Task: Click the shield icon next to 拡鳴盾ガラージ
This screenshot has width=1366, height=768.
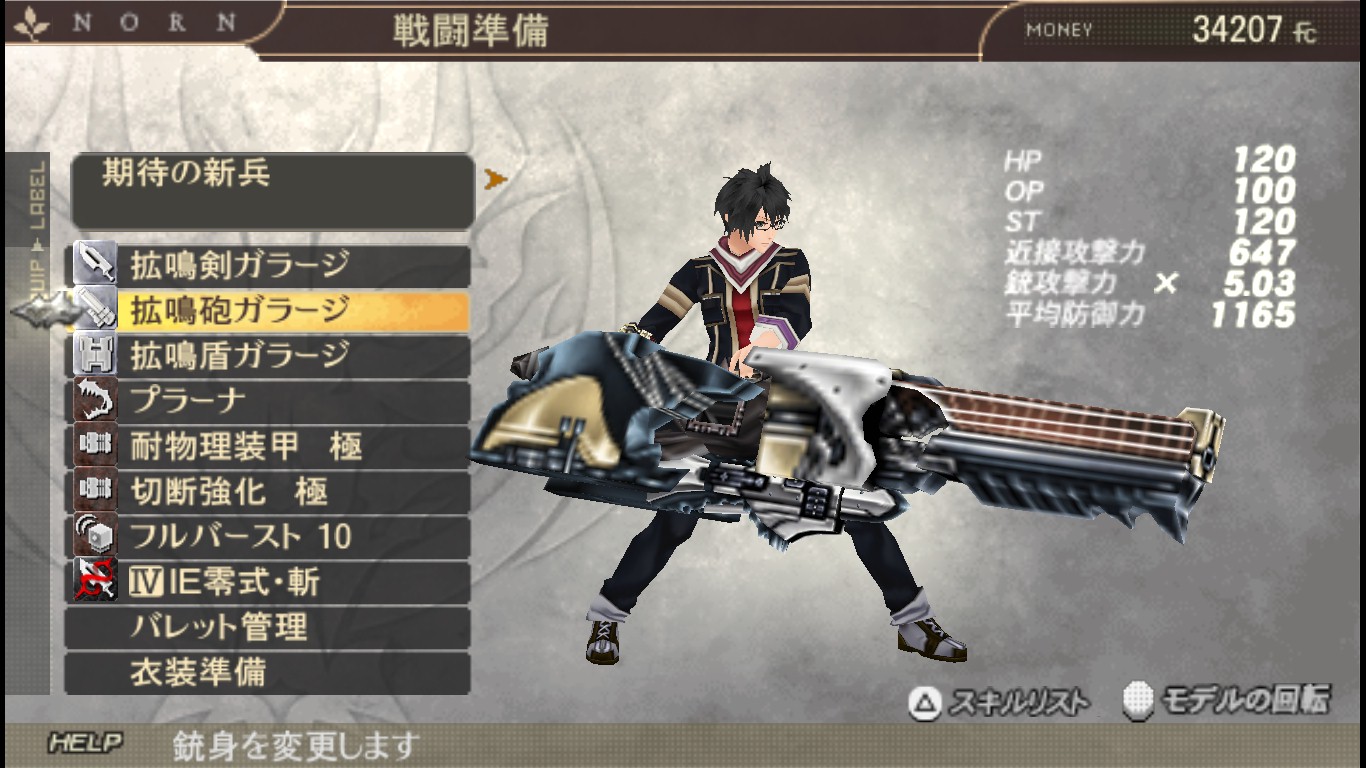Action: 94,356
